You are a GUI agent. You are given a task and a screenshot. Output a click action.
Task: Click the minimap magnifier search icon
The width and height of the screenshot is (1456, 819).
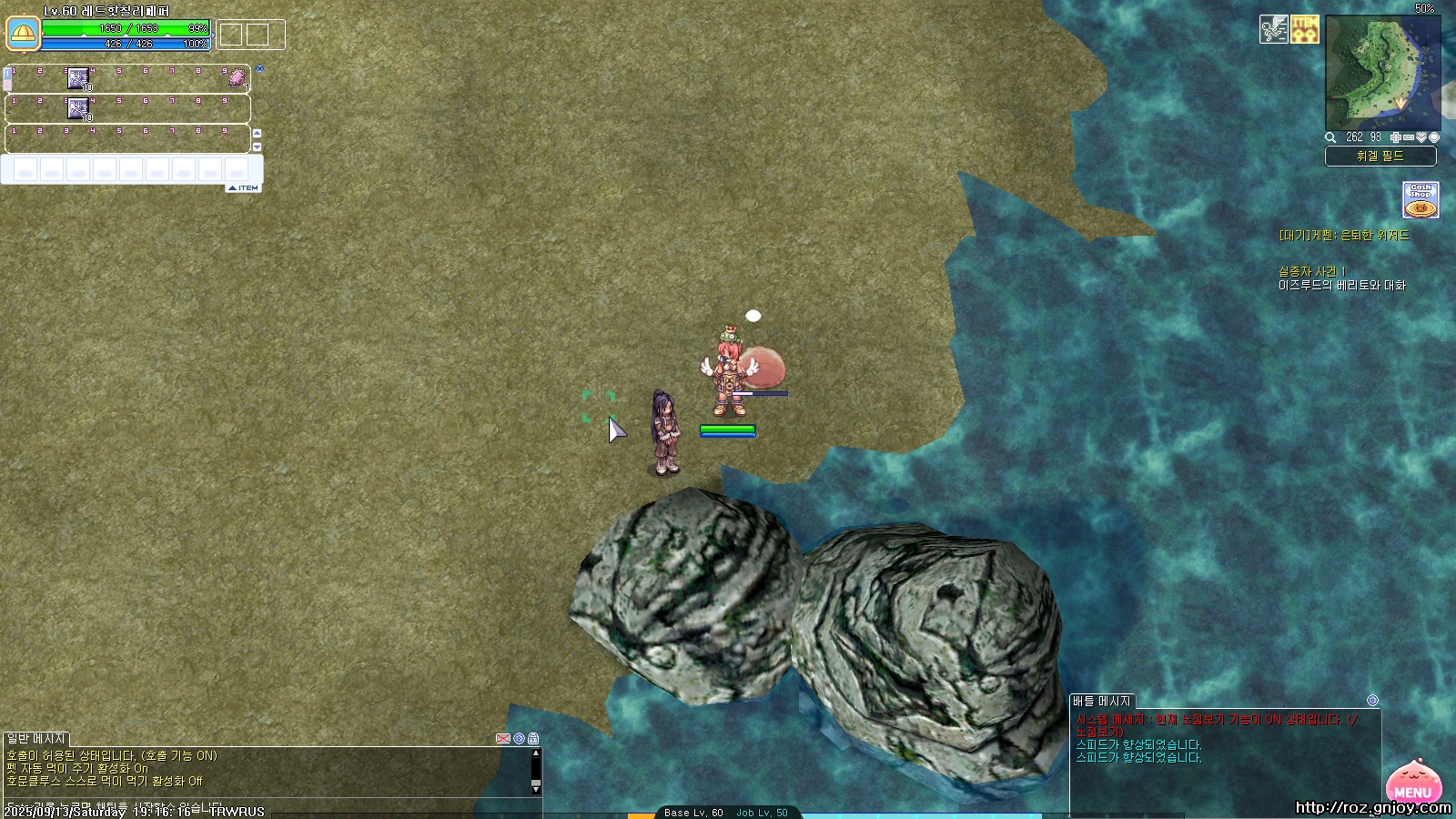pos(1330,137)
